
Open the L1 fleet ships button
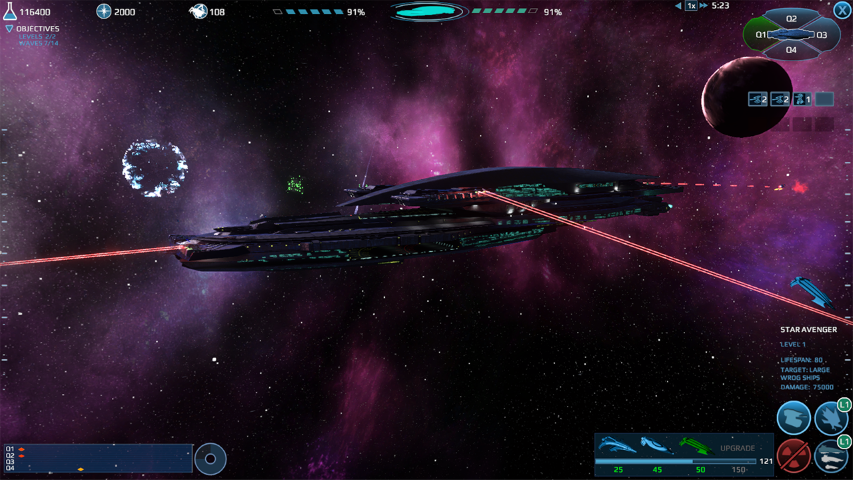point(831,455)
